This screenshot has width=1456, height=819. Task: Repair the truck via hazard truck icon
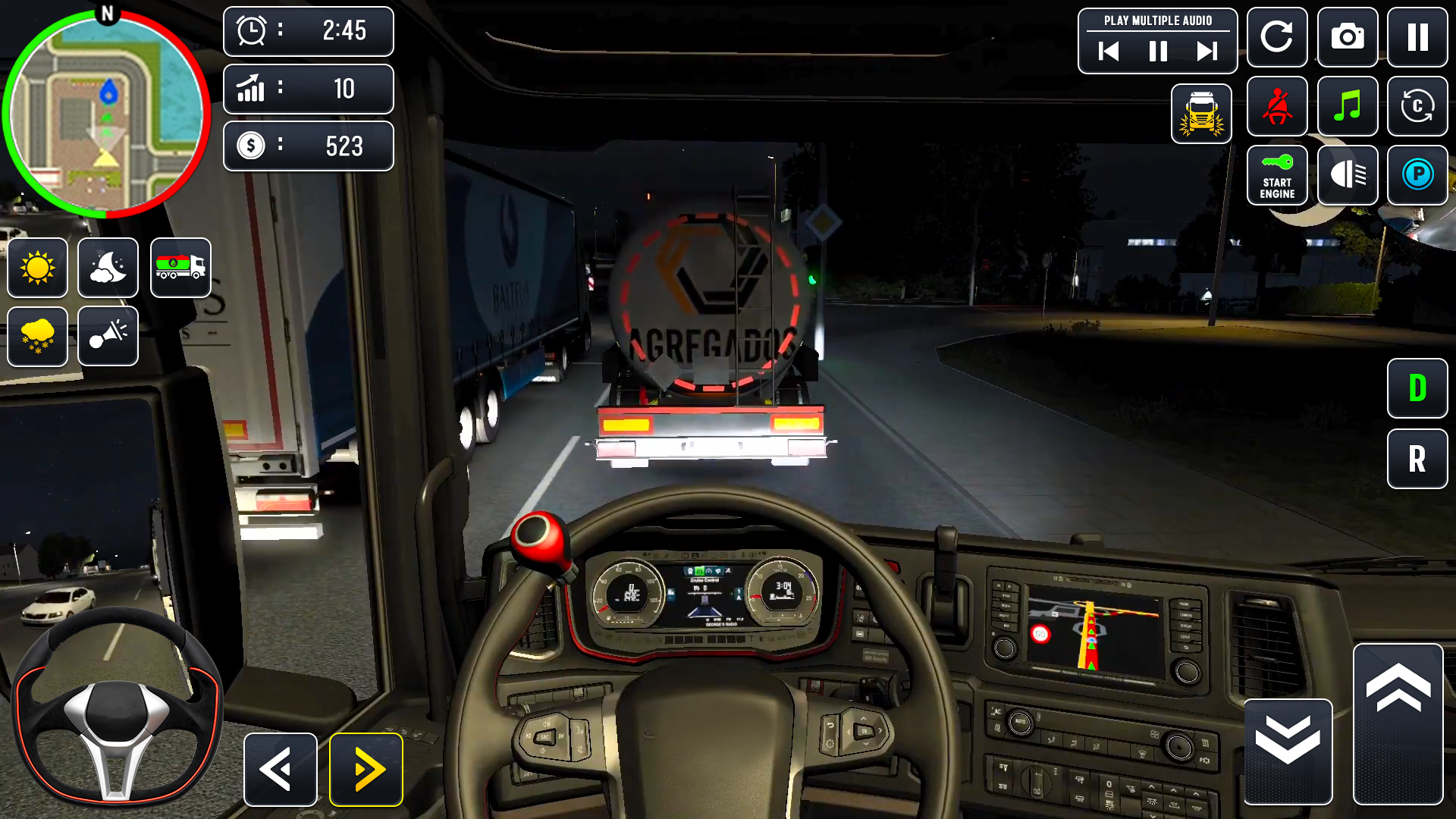point(1202,114)
